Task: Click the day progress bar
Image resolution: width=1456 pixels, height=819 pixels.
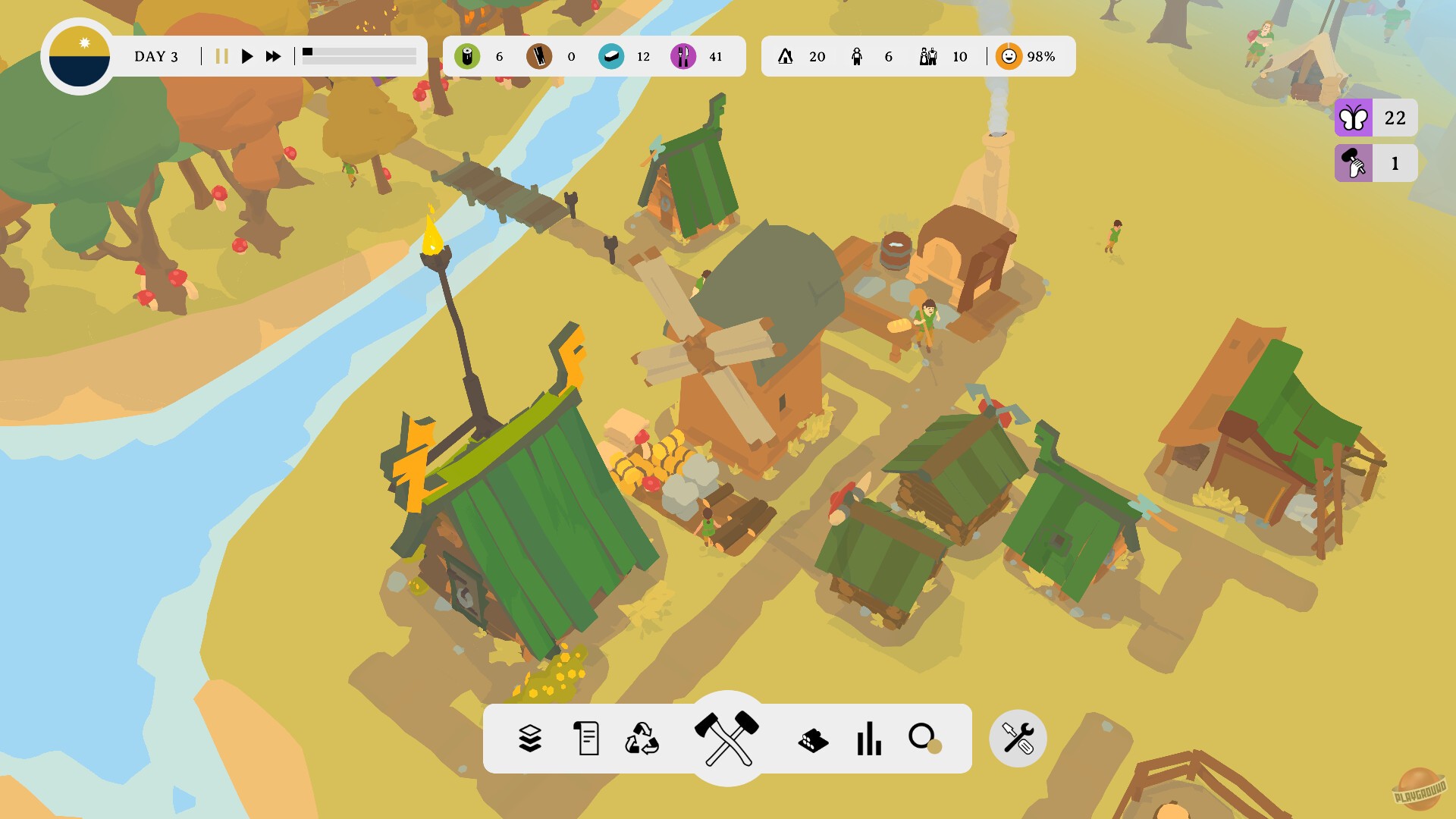Action: [x=359, y=55]
